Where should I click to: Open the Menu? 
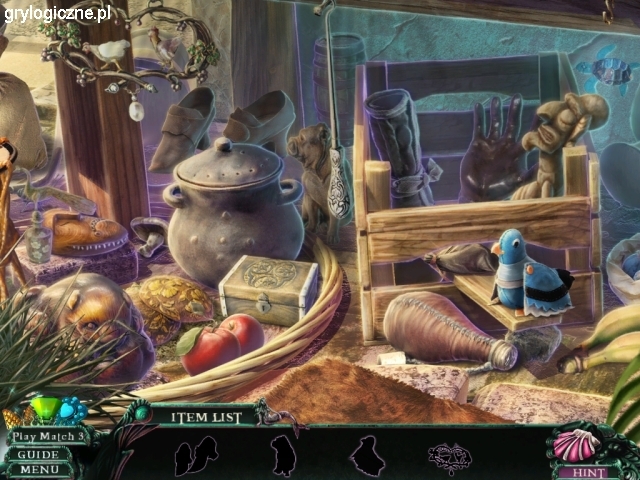pyautogui.click(x=38, y=469)
